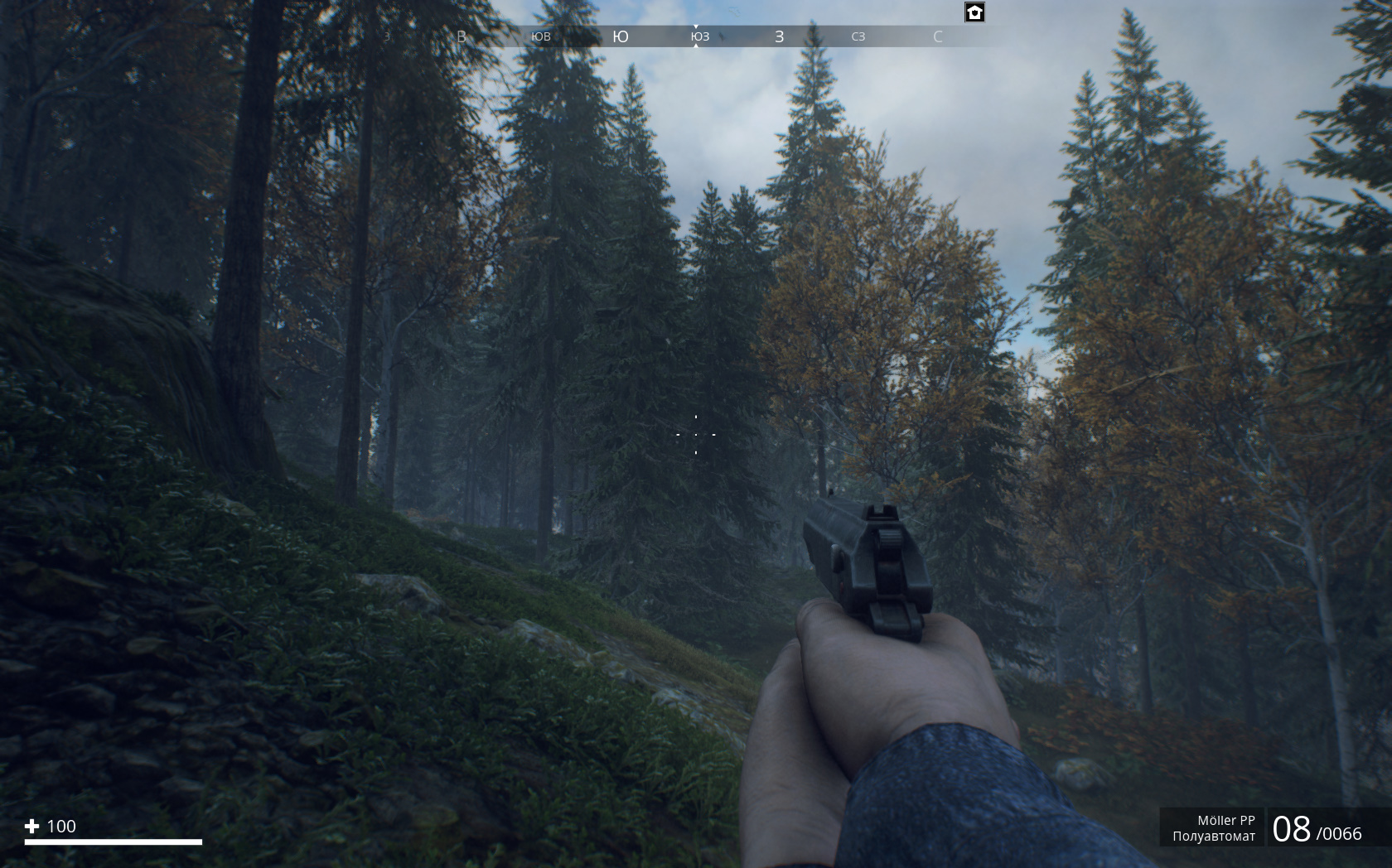The height and width of the screenshot is (868, 1392).
Task: Select the Möller PP weapon label
Action: point(1225,820)
